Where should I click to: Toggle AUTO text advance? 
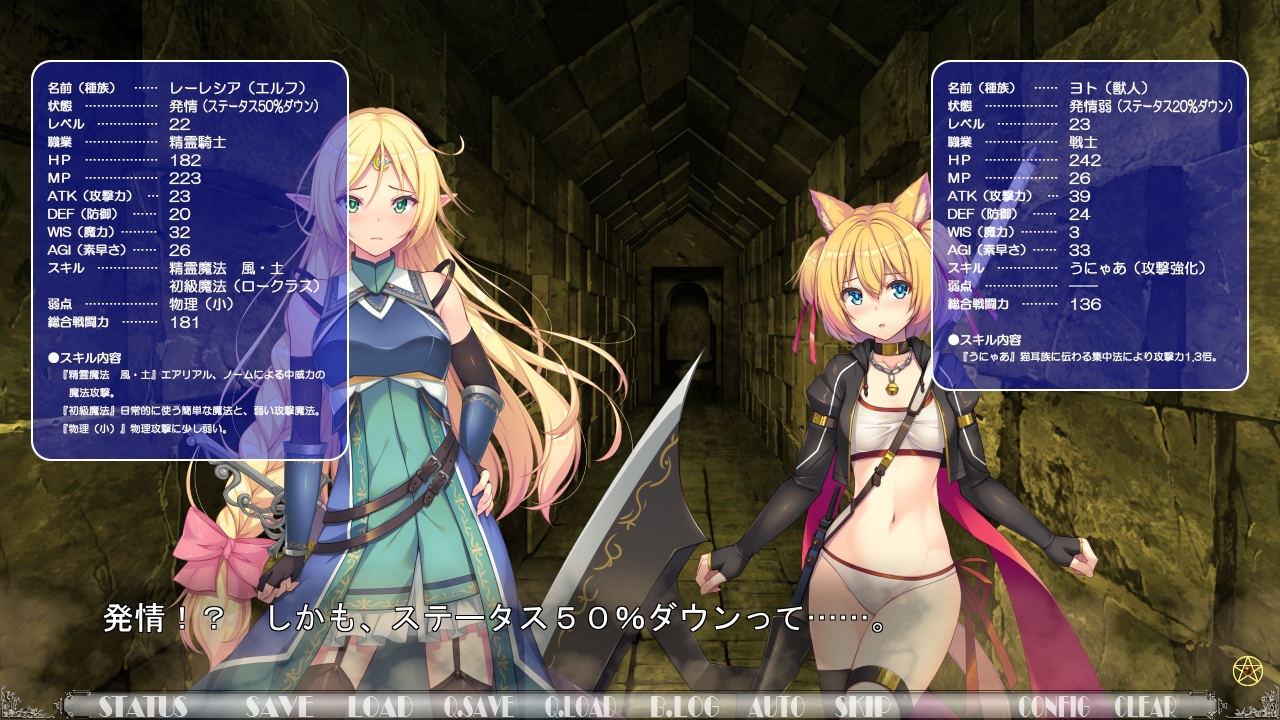(776, 706)
